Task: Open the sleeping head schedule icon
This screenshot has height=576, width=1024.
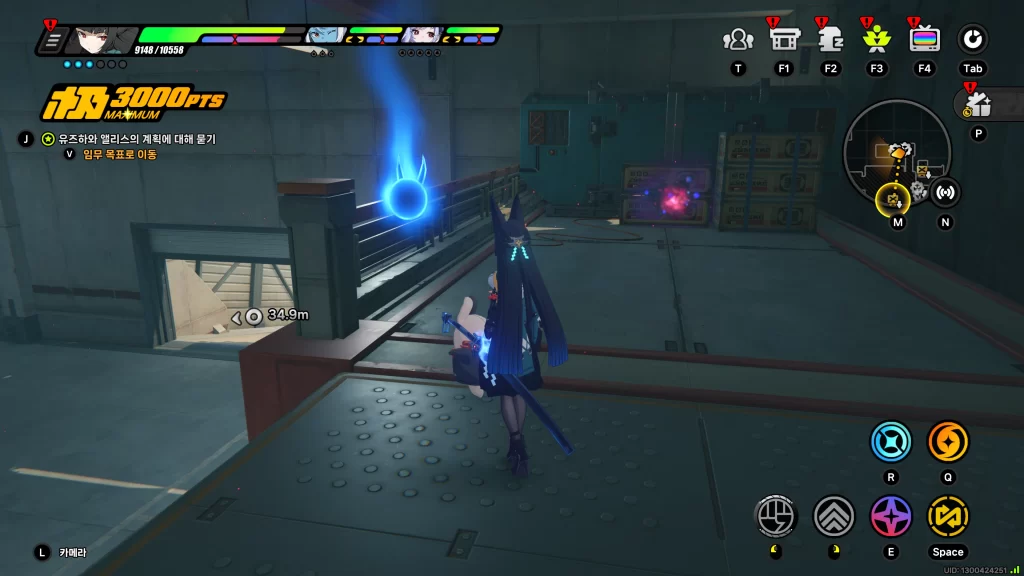Action: coord(830,40)
